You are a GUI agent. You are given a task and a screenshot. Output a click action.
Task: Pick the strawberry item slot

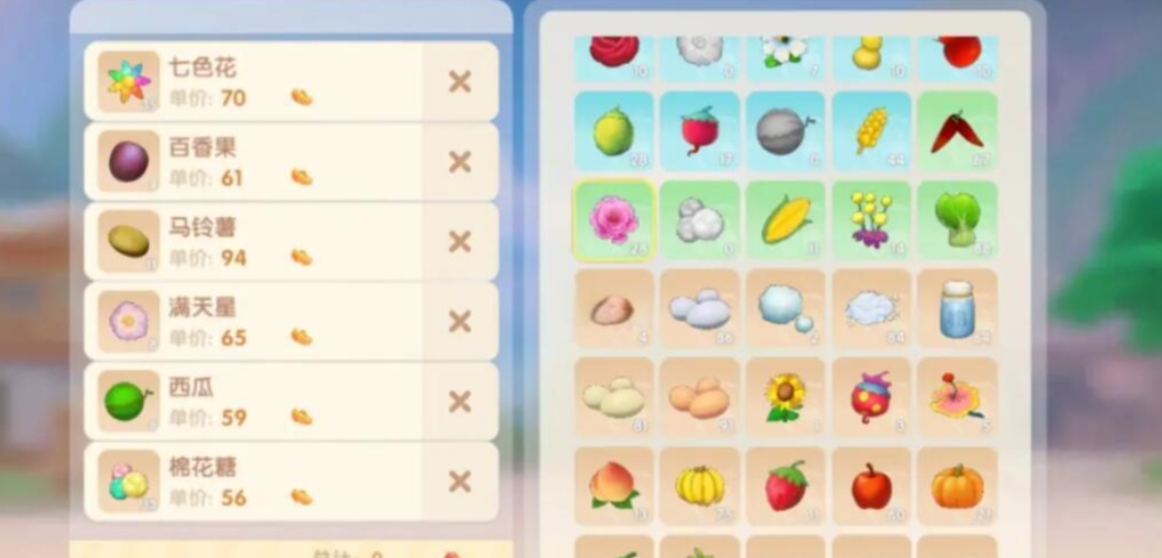pos(786,486)
